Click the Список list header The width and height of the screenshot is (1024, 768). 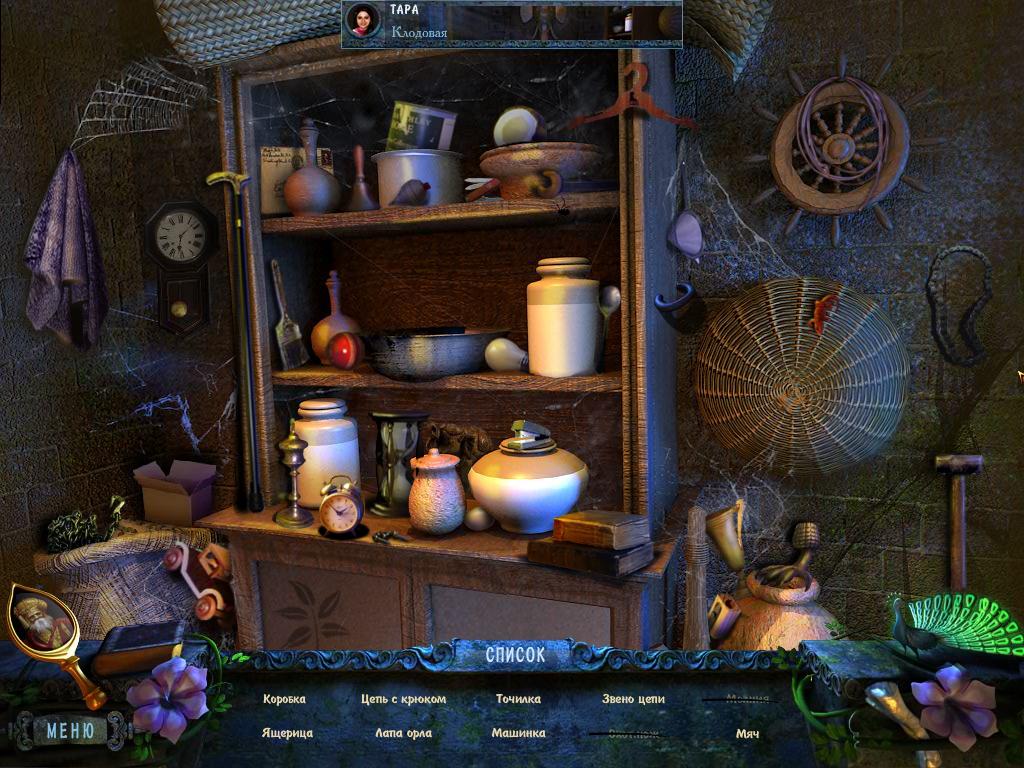point(515,655)
